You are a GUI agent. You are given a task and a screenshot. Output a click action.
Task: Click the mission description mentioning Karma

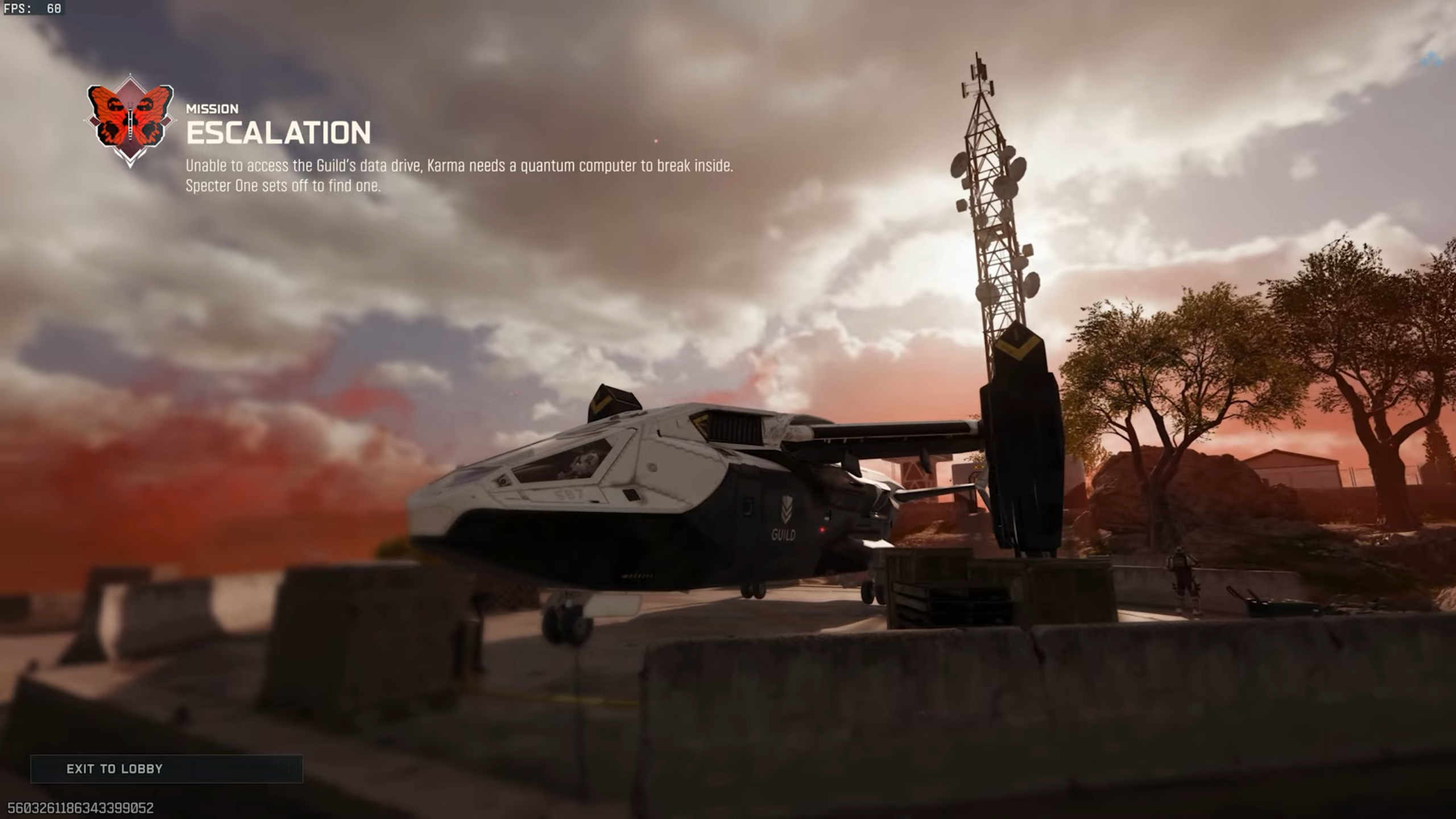click(461, 167)
